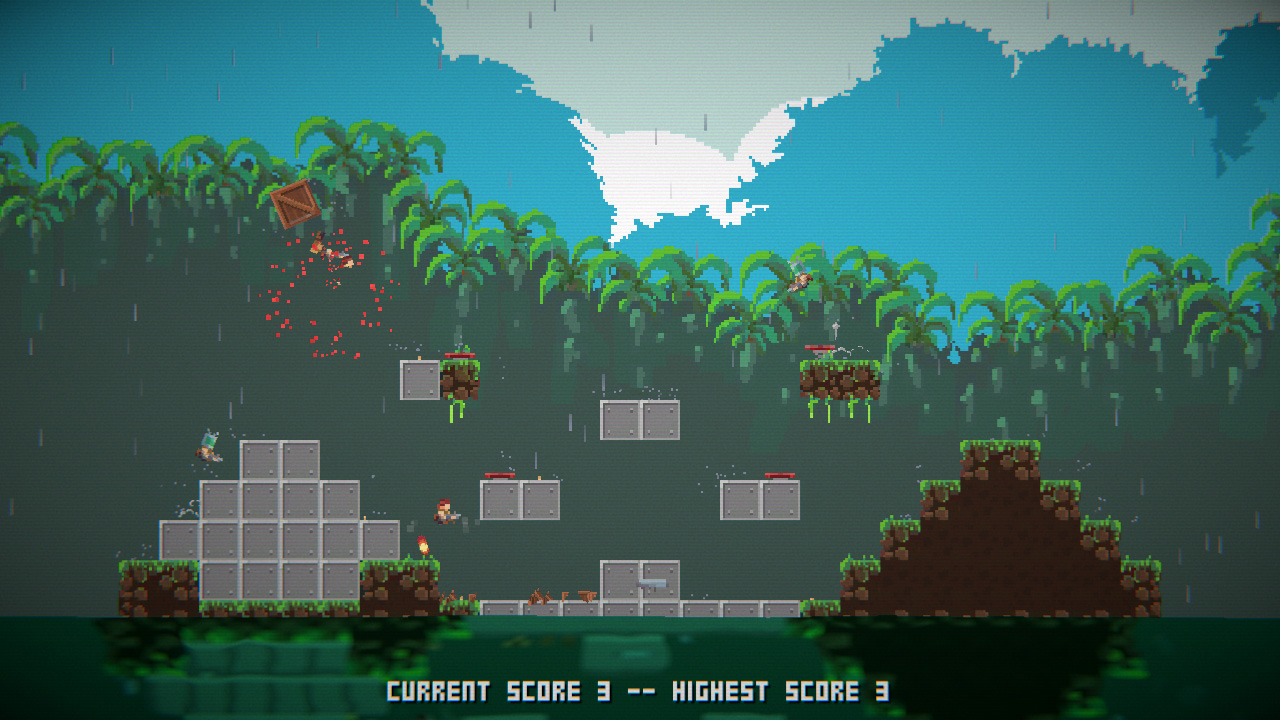This screenshot has width=1280, height=720.
Task: Click the red weapon pickup on the left platform
Action: coord(498,475)
